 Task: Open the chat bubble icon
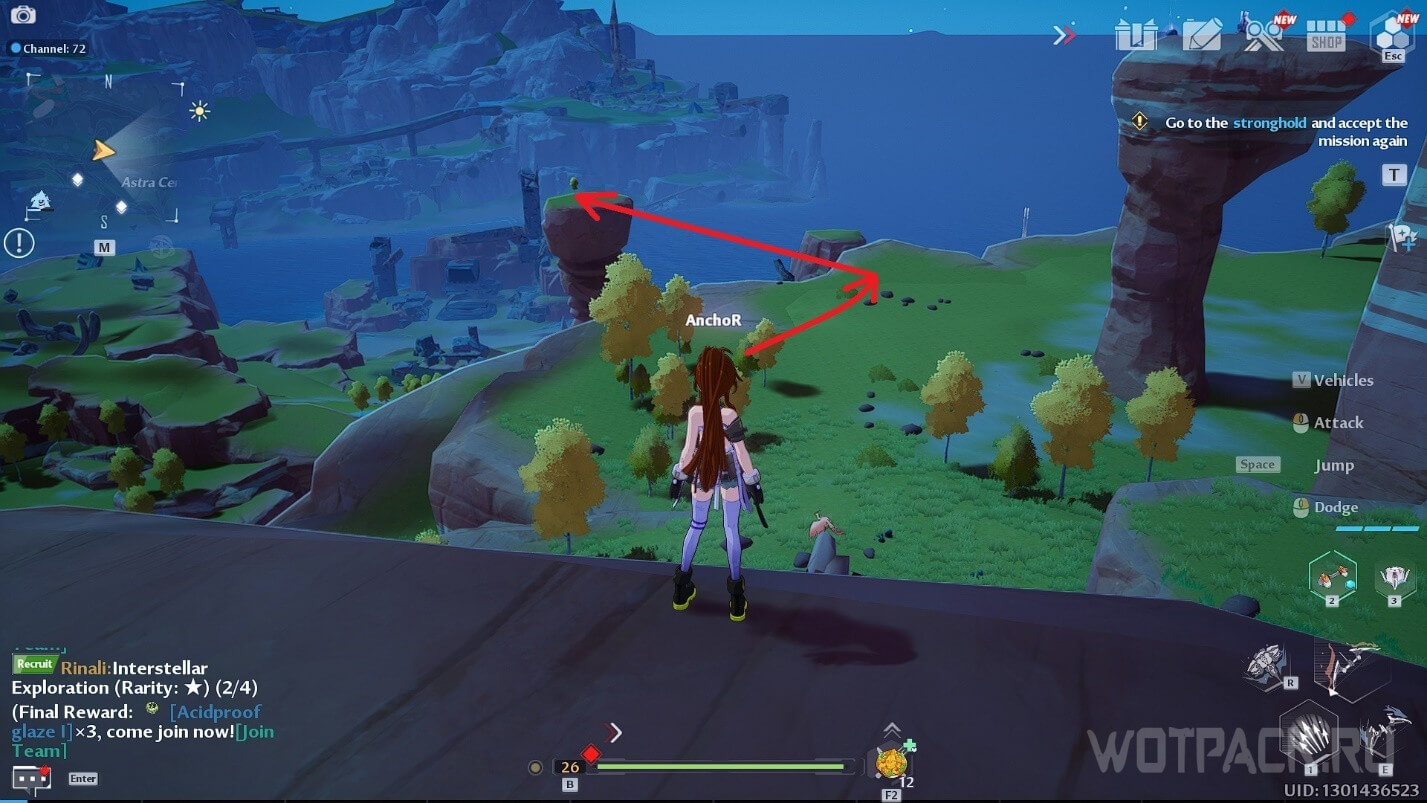(30, 778)
